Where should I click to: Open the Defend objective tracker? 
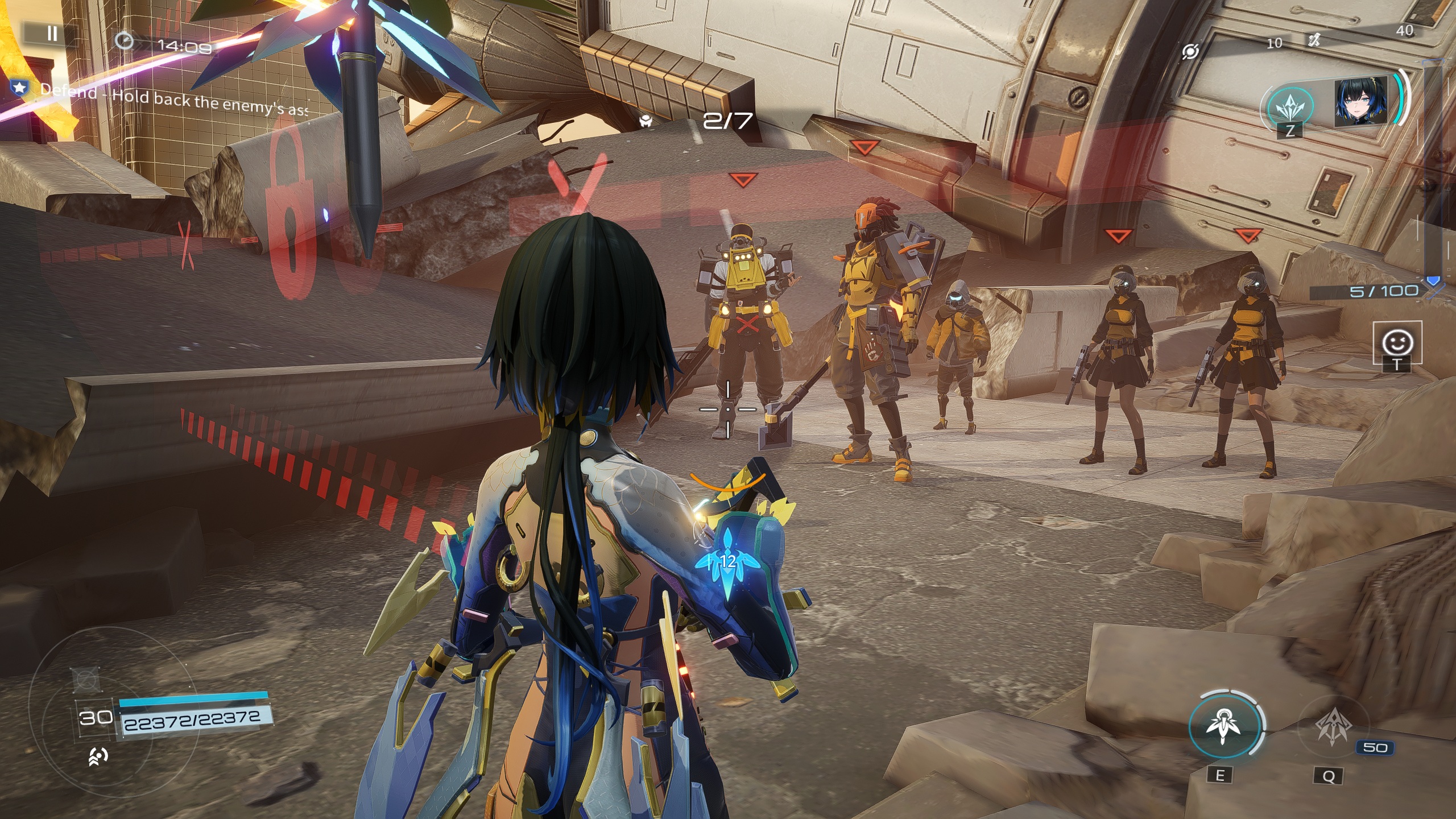[x=159, y=98]
